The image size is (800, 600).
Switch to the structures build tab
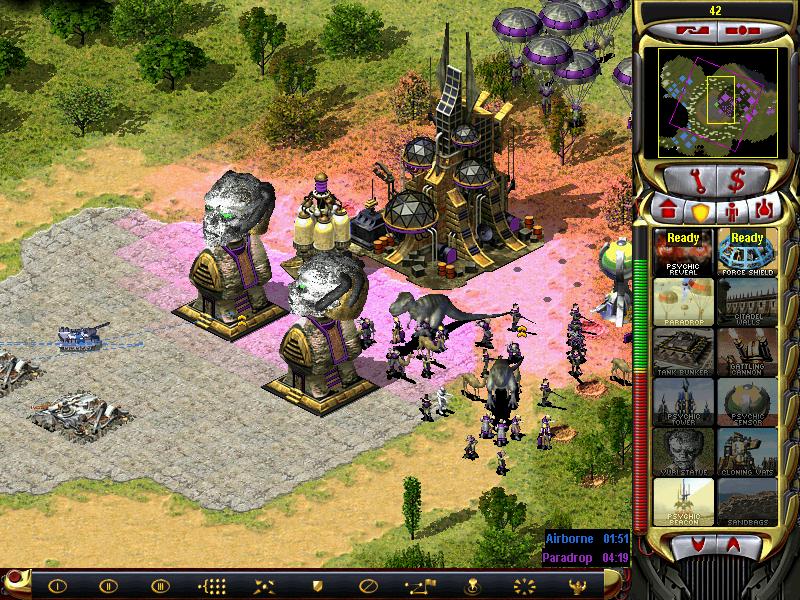[668, 211]
